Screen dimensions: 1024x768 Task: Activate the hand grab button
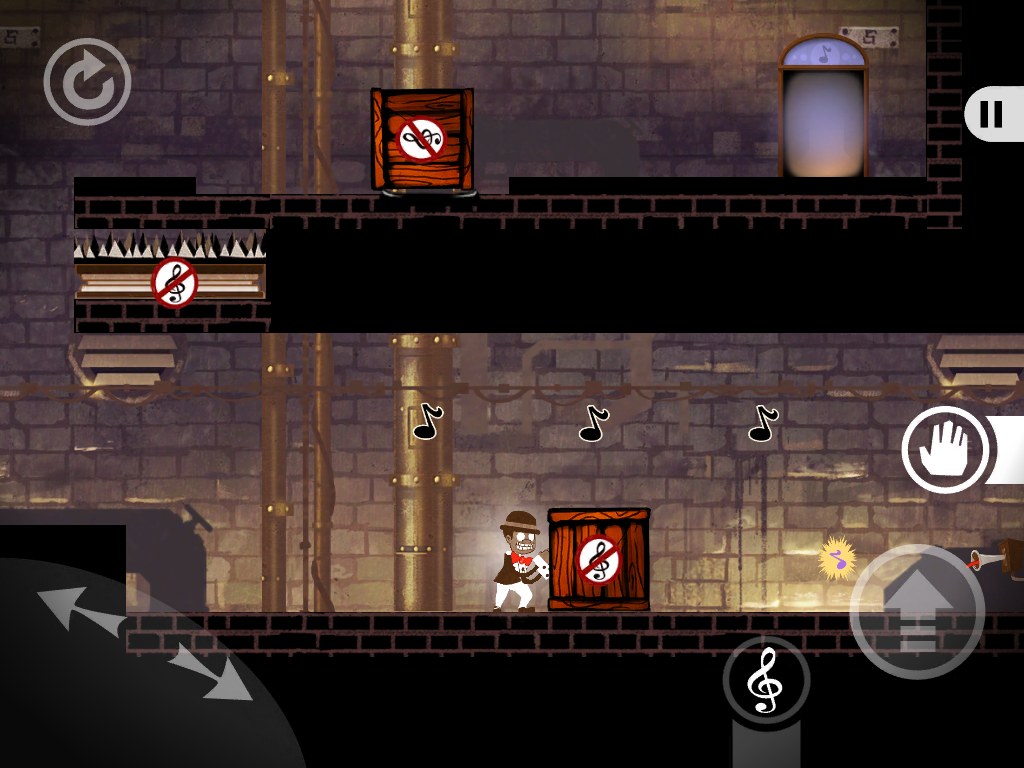(945, 450)
